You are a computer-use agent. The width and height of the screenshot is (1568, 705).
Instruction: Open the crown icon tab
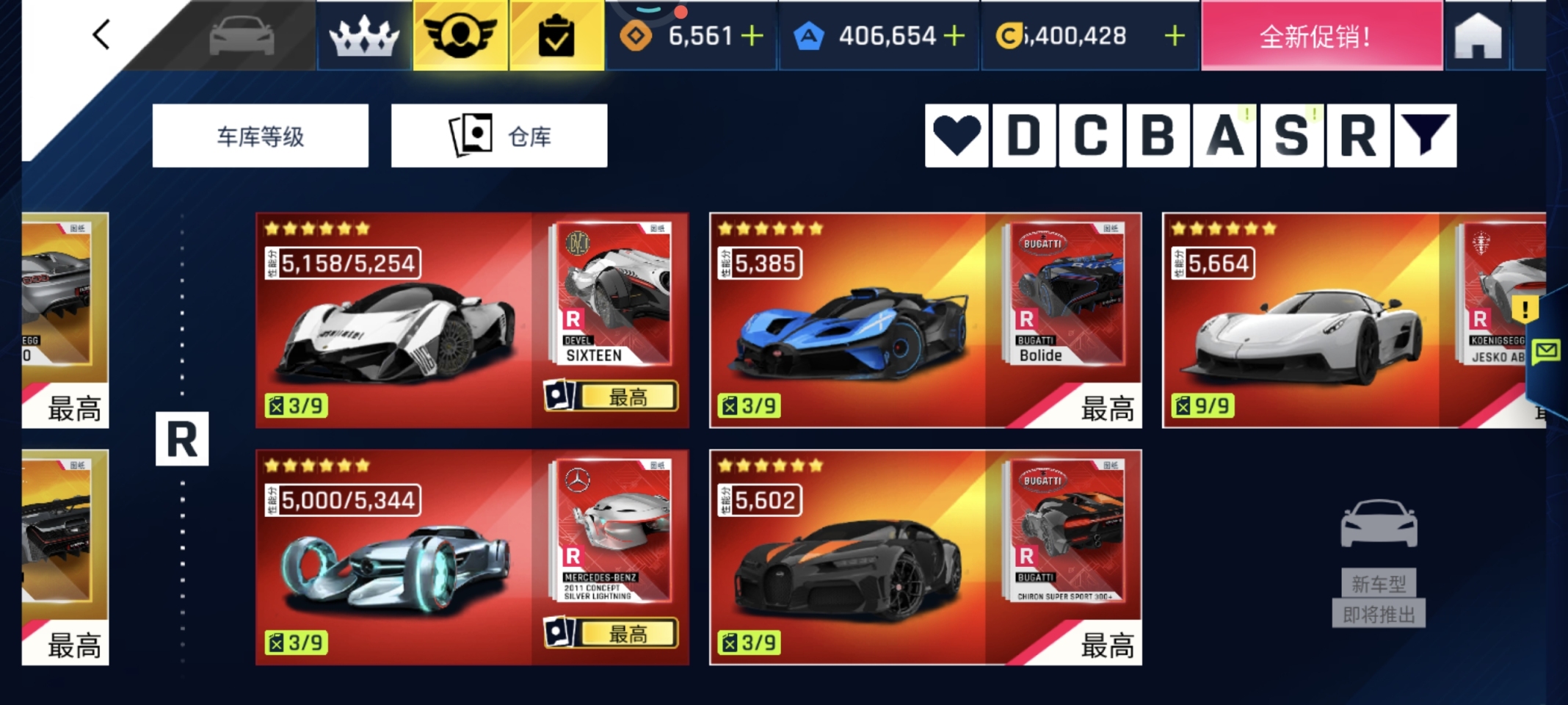coord(364,36)
